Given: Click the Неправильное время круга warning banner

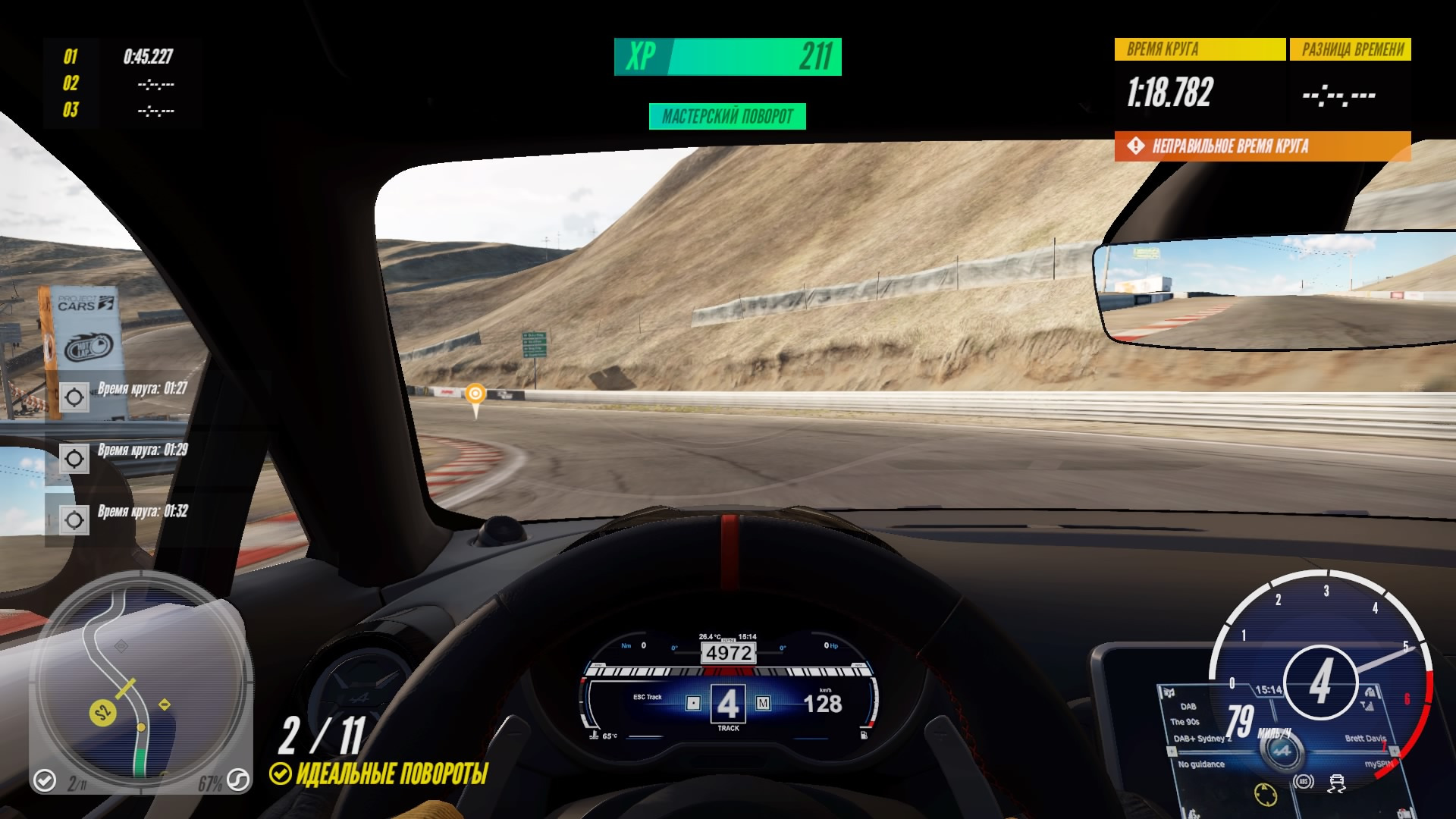Looking at the screenshot, I should click(x=1262, y=146).
